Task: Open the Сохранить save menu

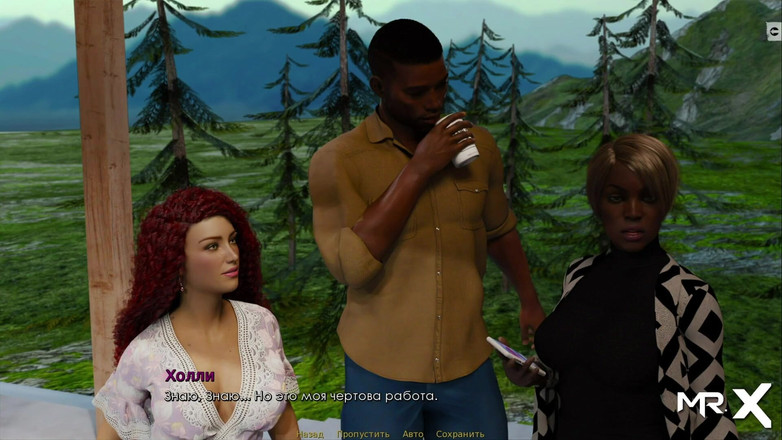Action: (x=460, y=434)
